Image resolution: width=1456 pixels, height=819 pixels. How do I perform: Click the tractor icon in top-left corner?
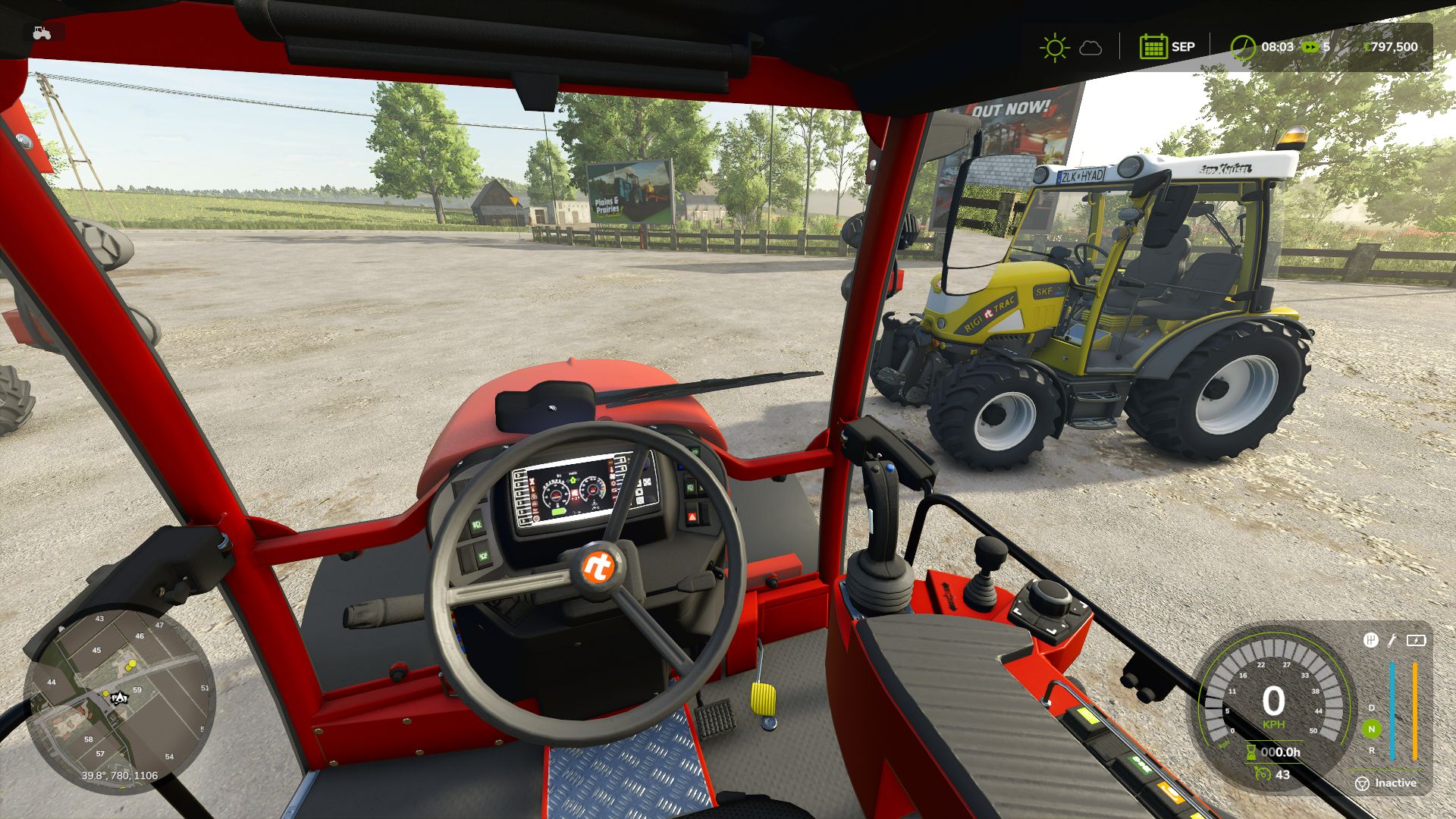42,33
